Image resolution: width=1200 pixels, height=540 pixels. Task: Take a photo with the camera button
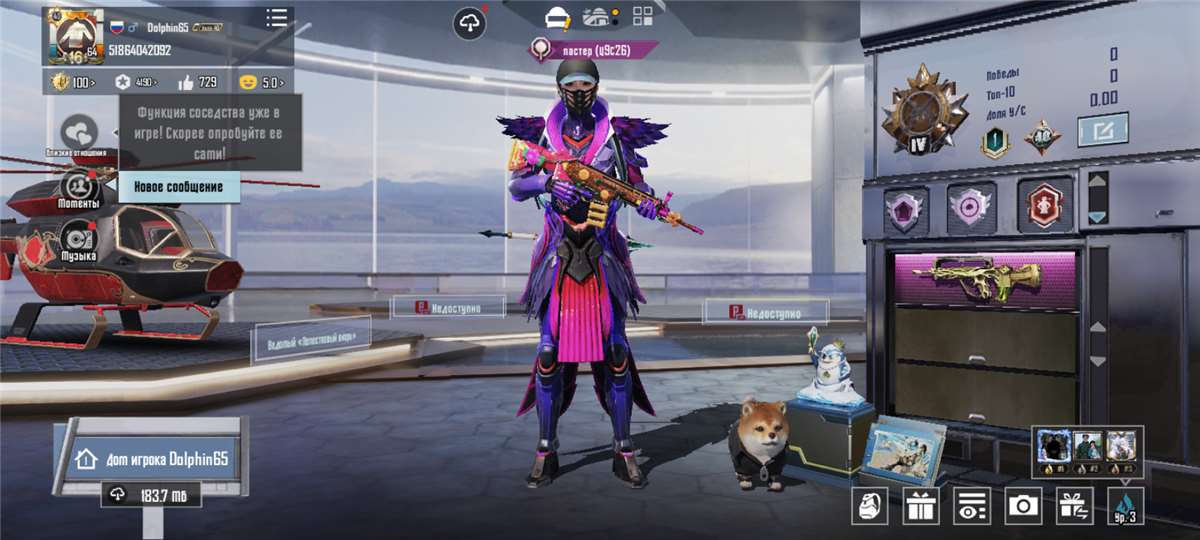coord(1023,506)
